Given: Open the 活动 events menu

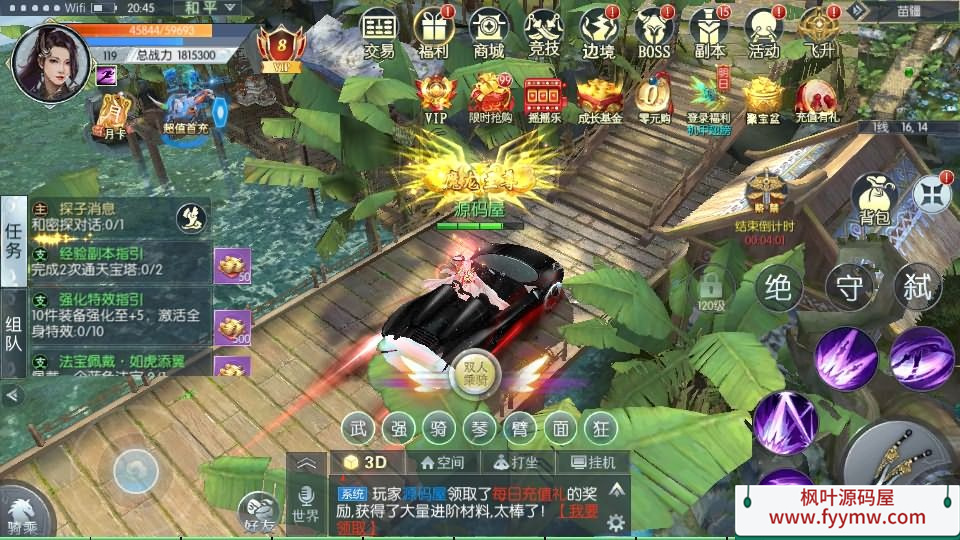Looking at the screenshot, I should click(764, 32).
